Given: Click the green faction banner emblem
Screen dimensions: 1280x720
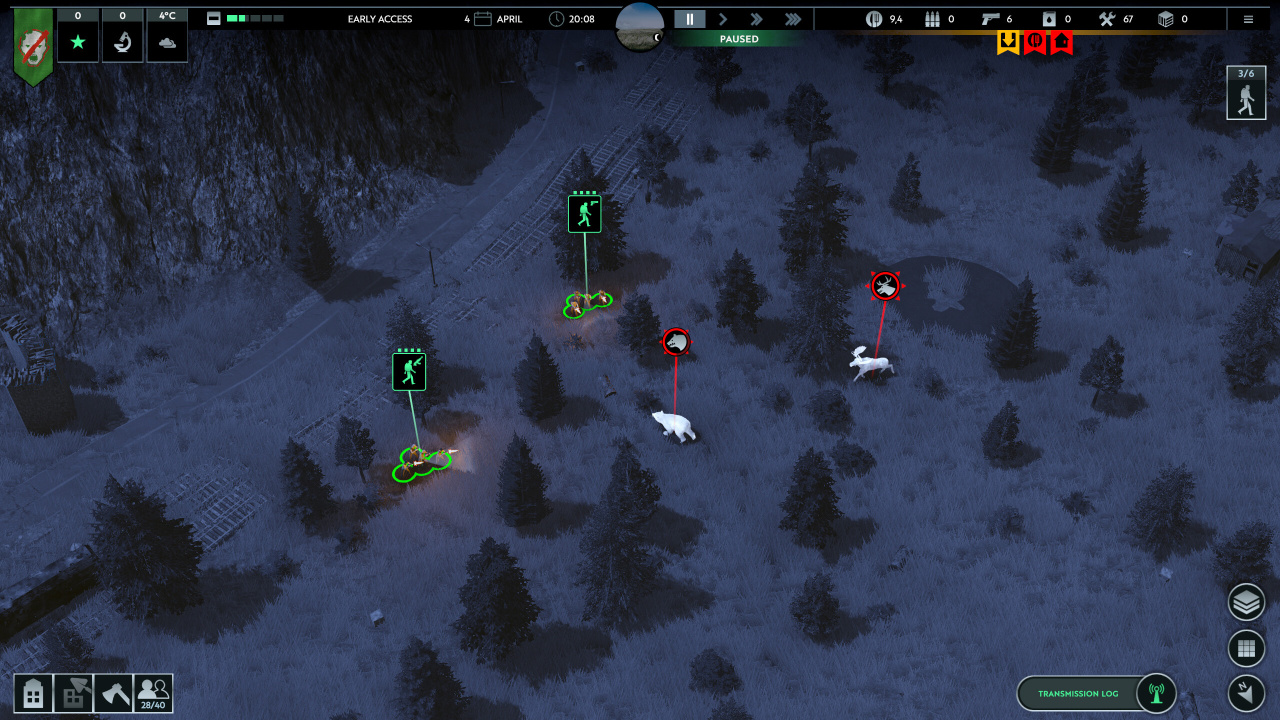Looking at the screenshot, I should pos(33,45).
